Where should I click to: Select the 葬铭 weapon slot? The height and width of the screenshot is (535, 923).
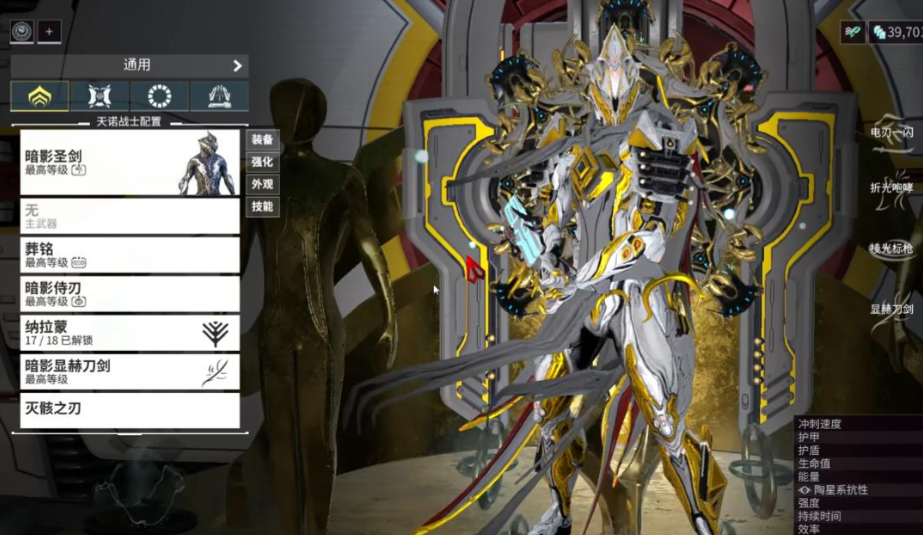click(x=130, y=255)
